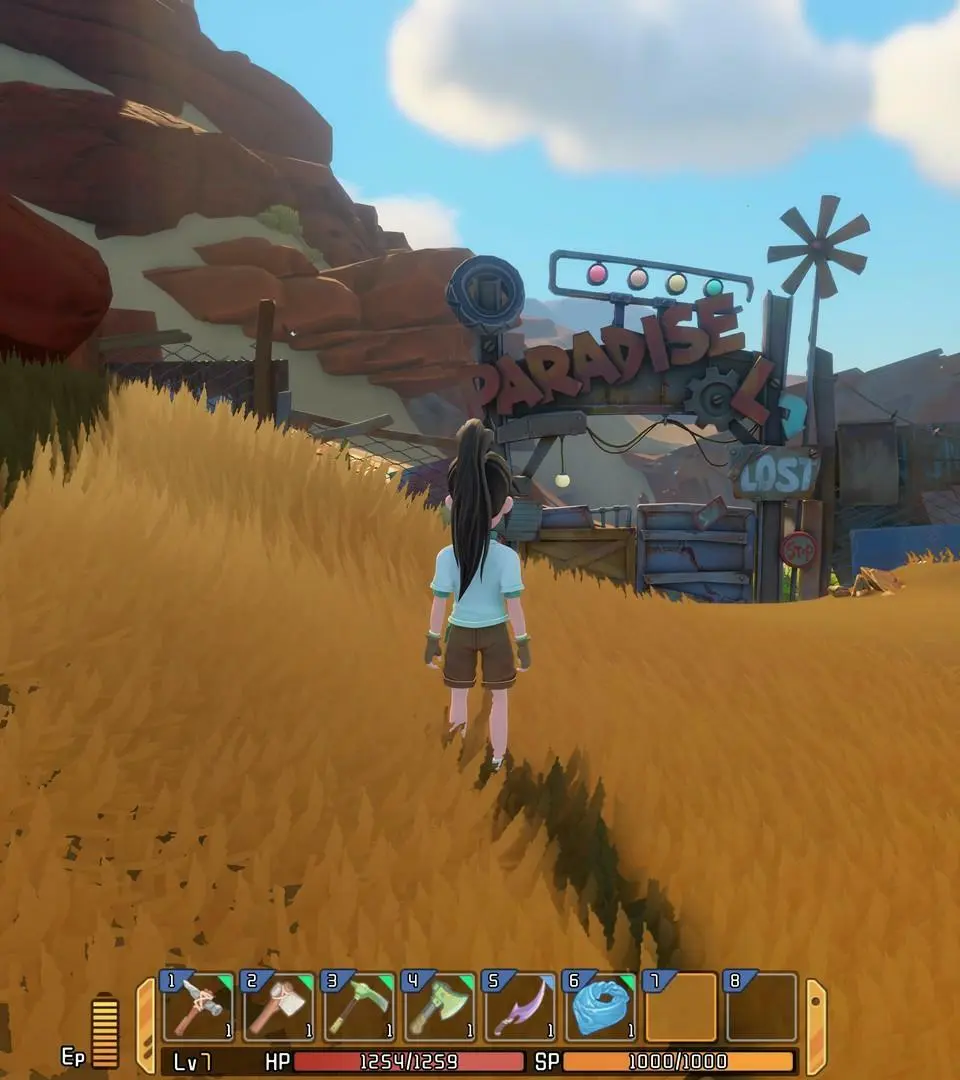Pick the blue cloth item in slot 6
Viewport: 960px width, 1080px height.
click(600, 1008)
